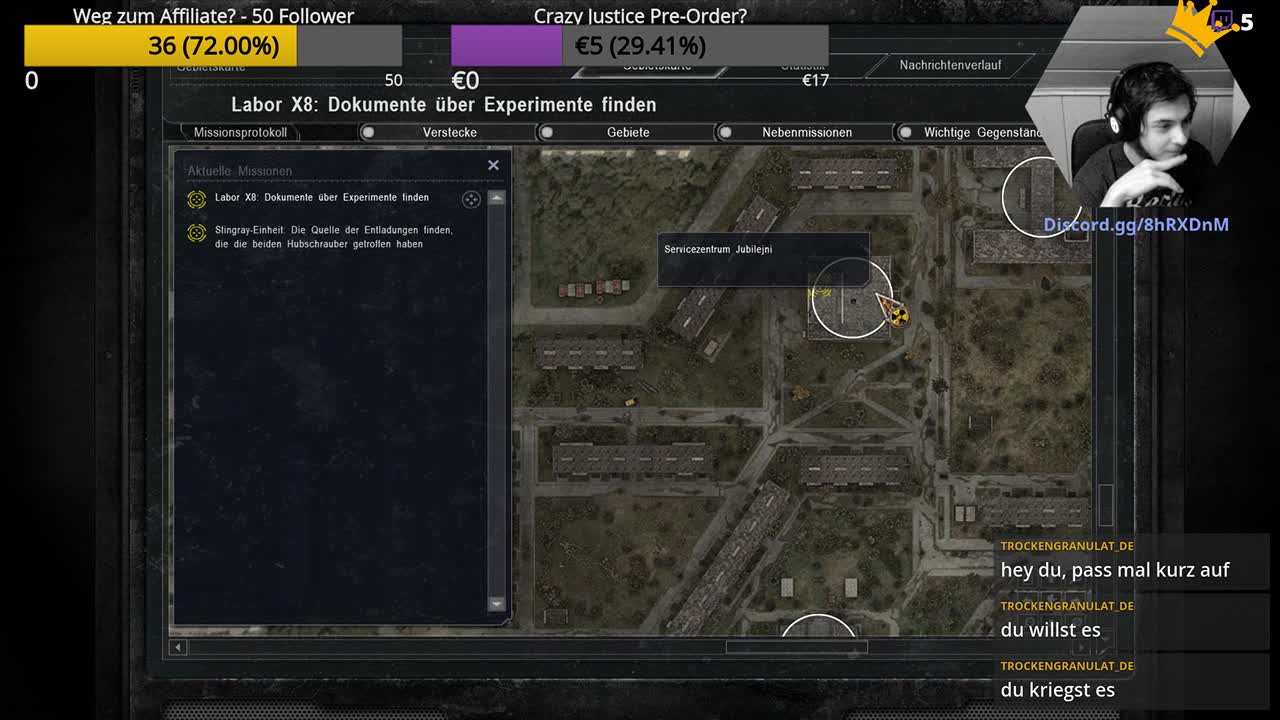Click the map's left scroll arrow

click(x=178, y=647)
